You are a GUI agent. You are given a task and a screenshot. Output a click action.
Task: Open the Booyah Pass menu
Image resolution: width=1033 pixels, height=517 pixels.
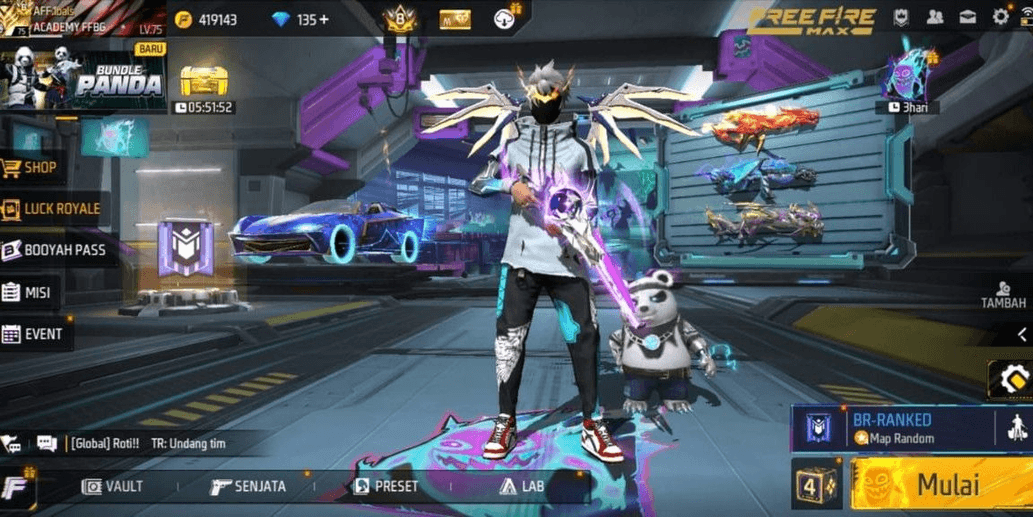(58, 251)
